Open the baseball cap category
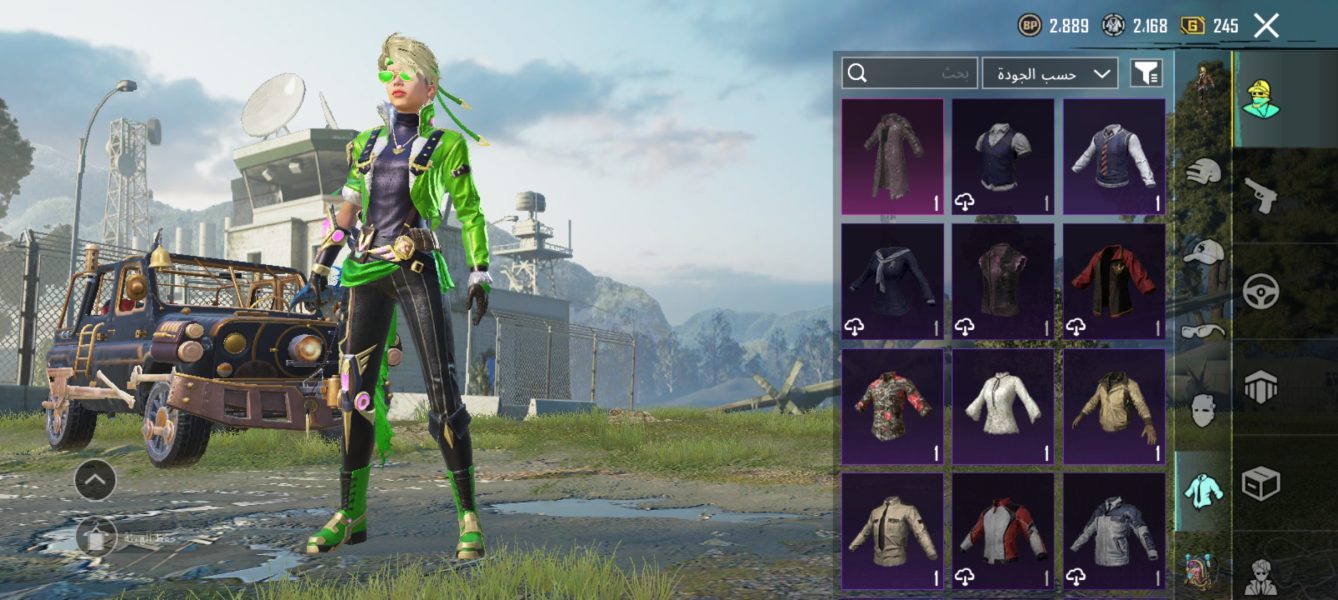1338x600 pixels. click(x=1203, y=251)
